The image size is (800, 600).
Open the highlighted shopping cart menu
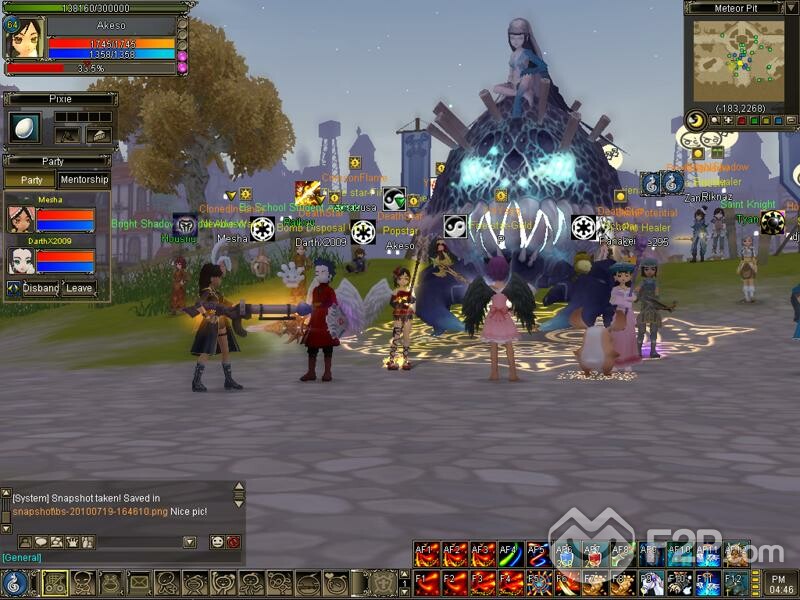[x=55, y=582]
